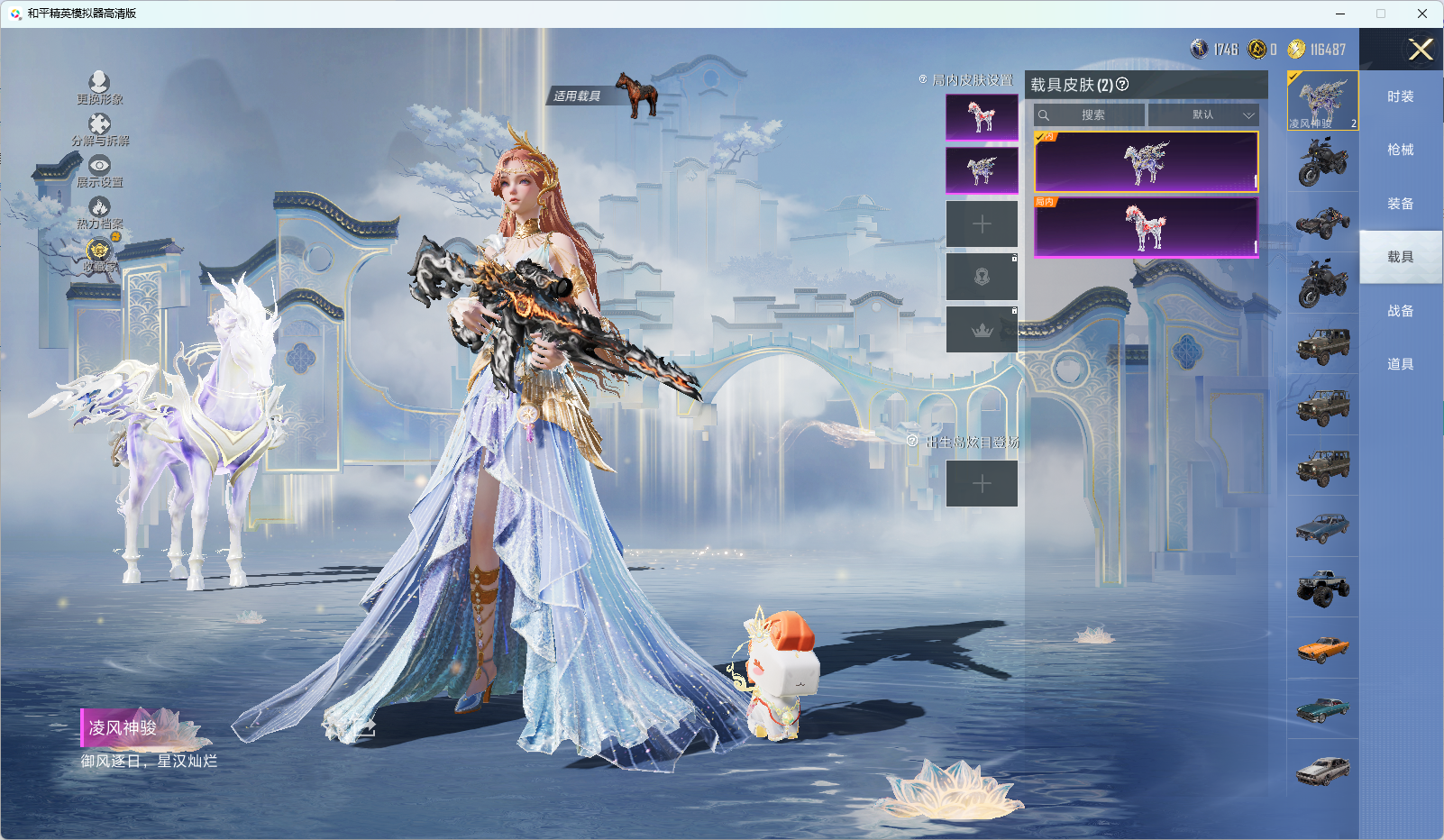Select the red-and-white horse skin card
The height and width of the screenshot is (840, 1444).
point(1146,227)
